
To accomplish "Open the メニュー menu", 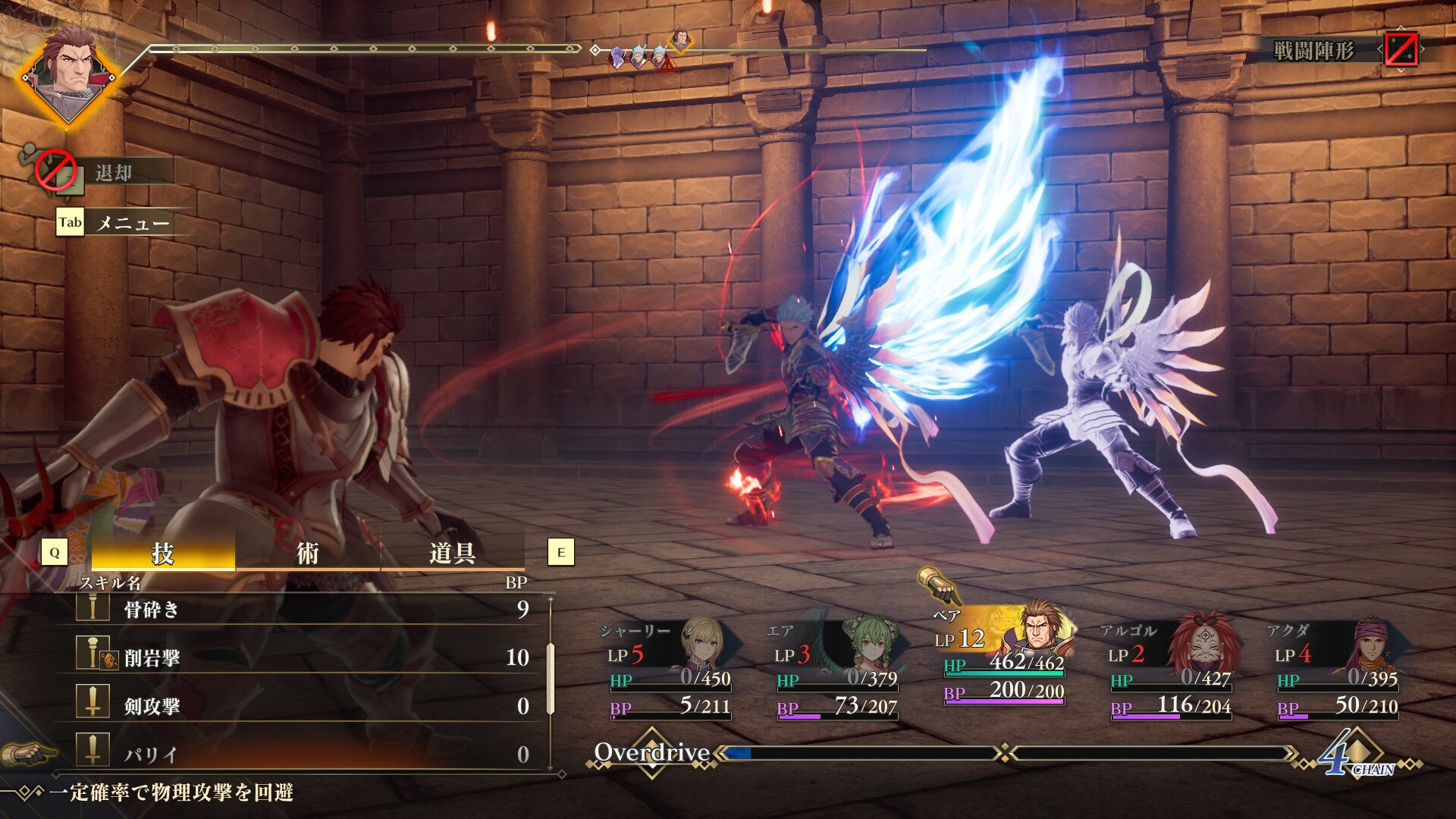I will click(x=131, y=223).
